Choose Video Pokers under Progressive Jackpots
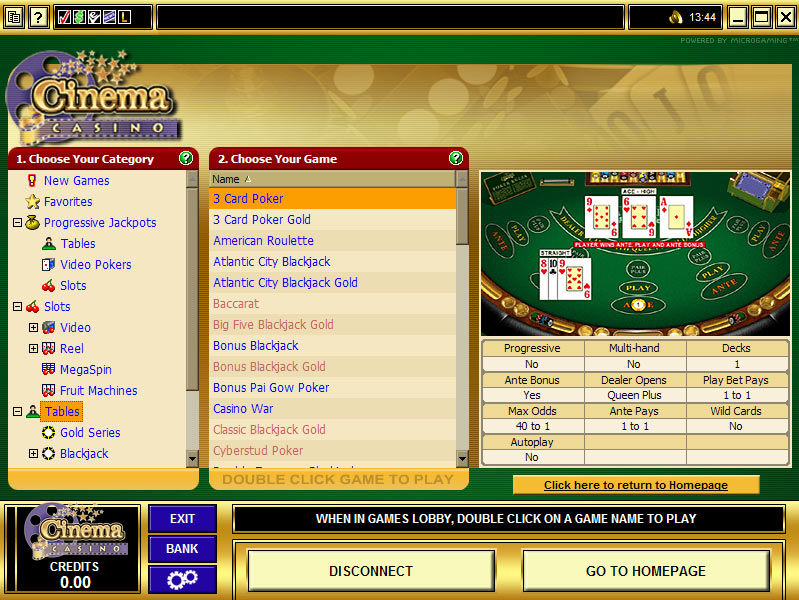 [x=95, y=265]
